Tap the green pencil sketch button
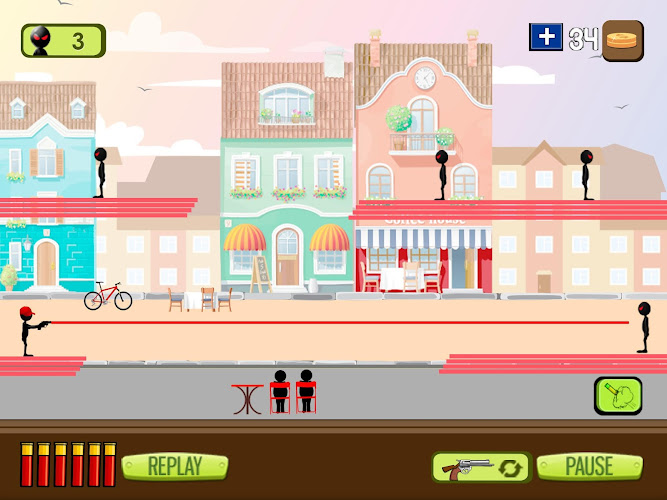 coord(618,395)
